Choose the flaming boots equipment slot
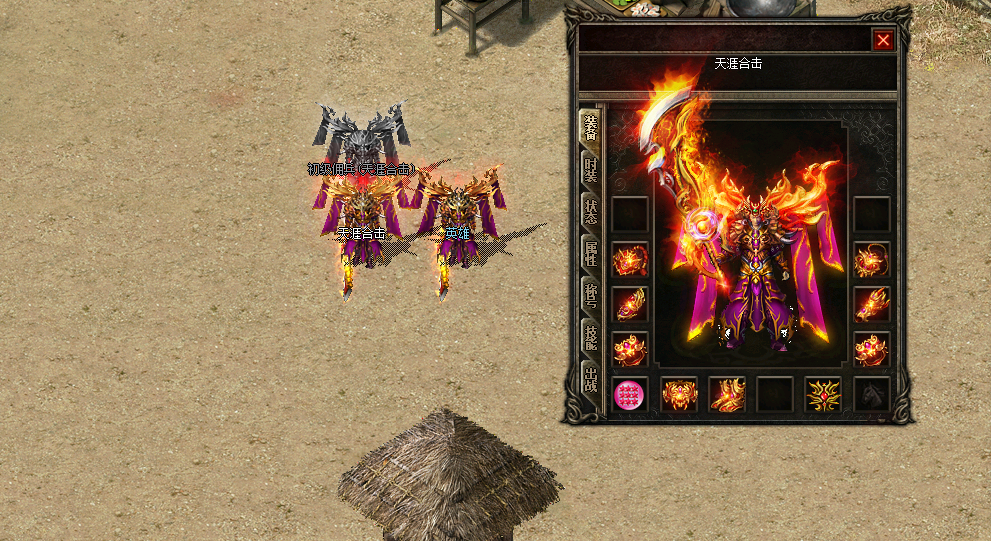This screenshot has width=991, height=541. coord(726,395)
